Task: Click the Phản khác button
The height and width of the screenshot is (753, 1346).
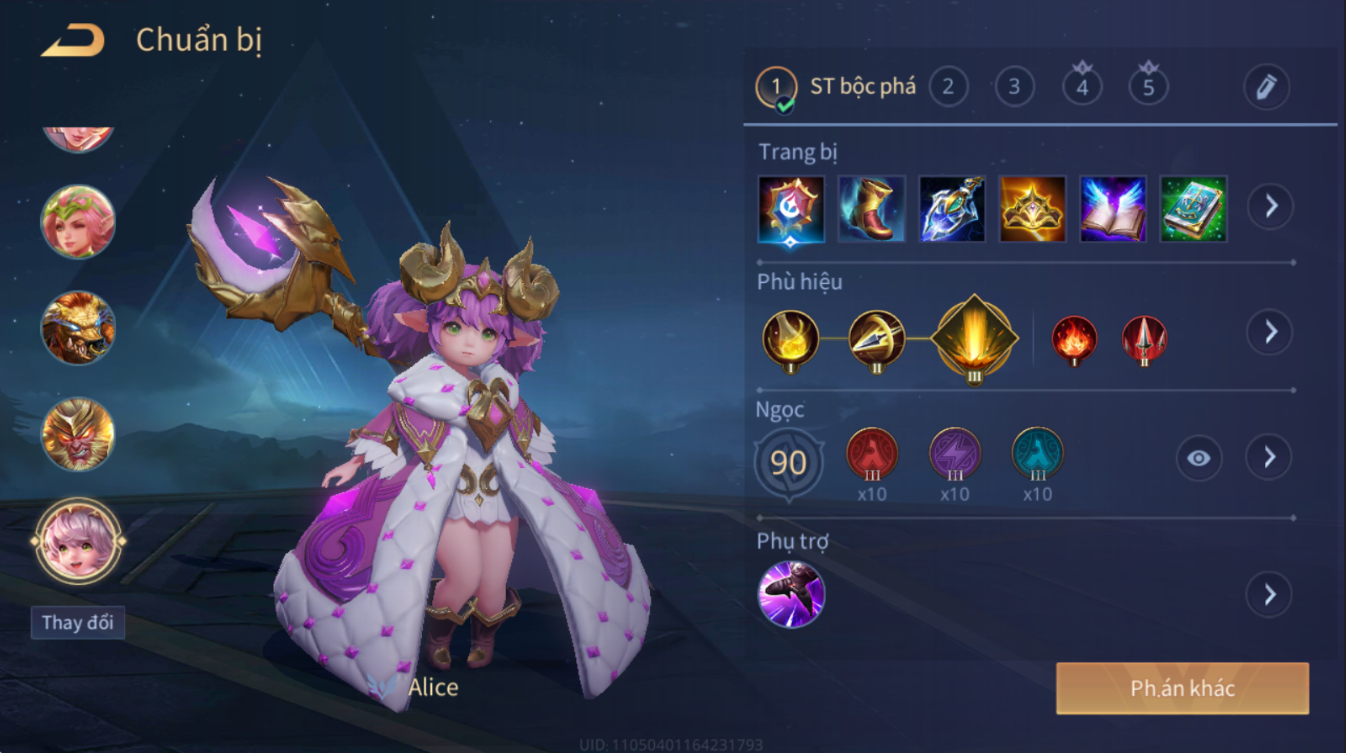Action: 1182,688
